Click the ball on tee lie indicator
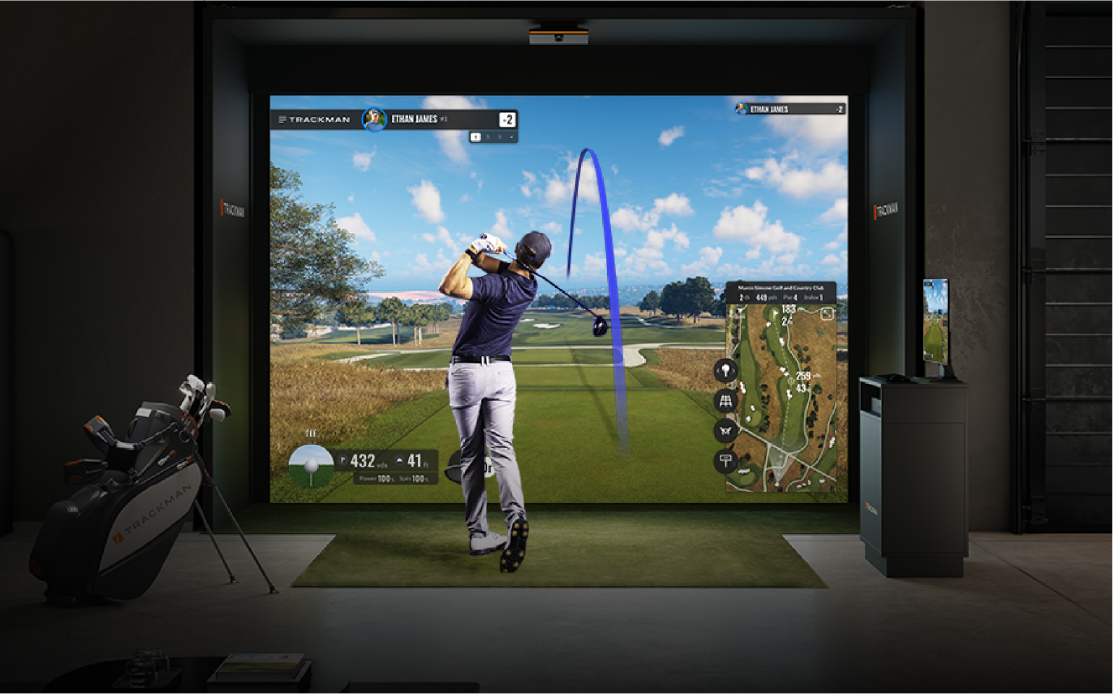Viewport: 1113px width, 694px height. tap(310, 465)
